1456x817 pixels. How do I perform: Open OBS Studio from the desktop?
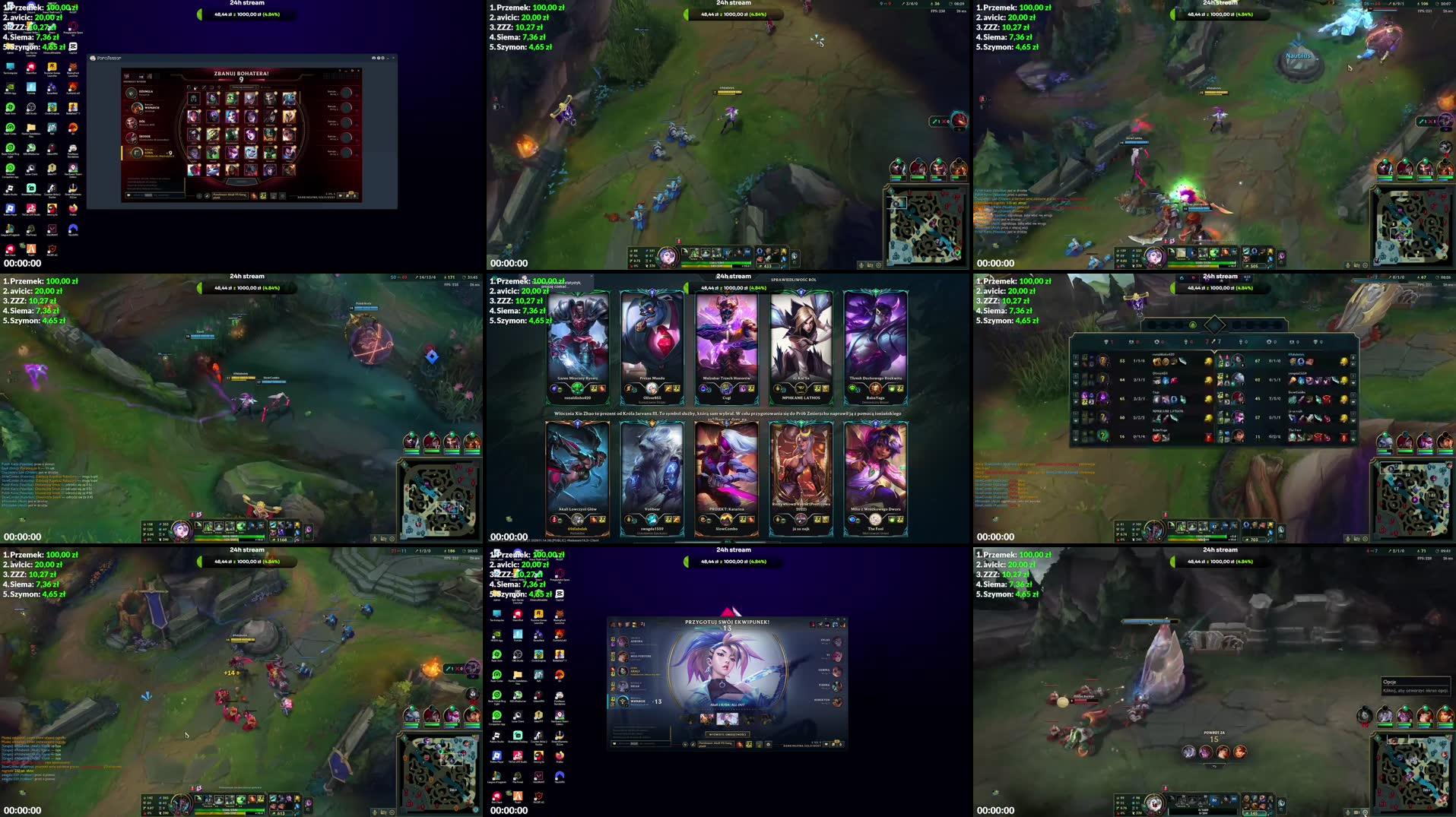coord(30,109)
